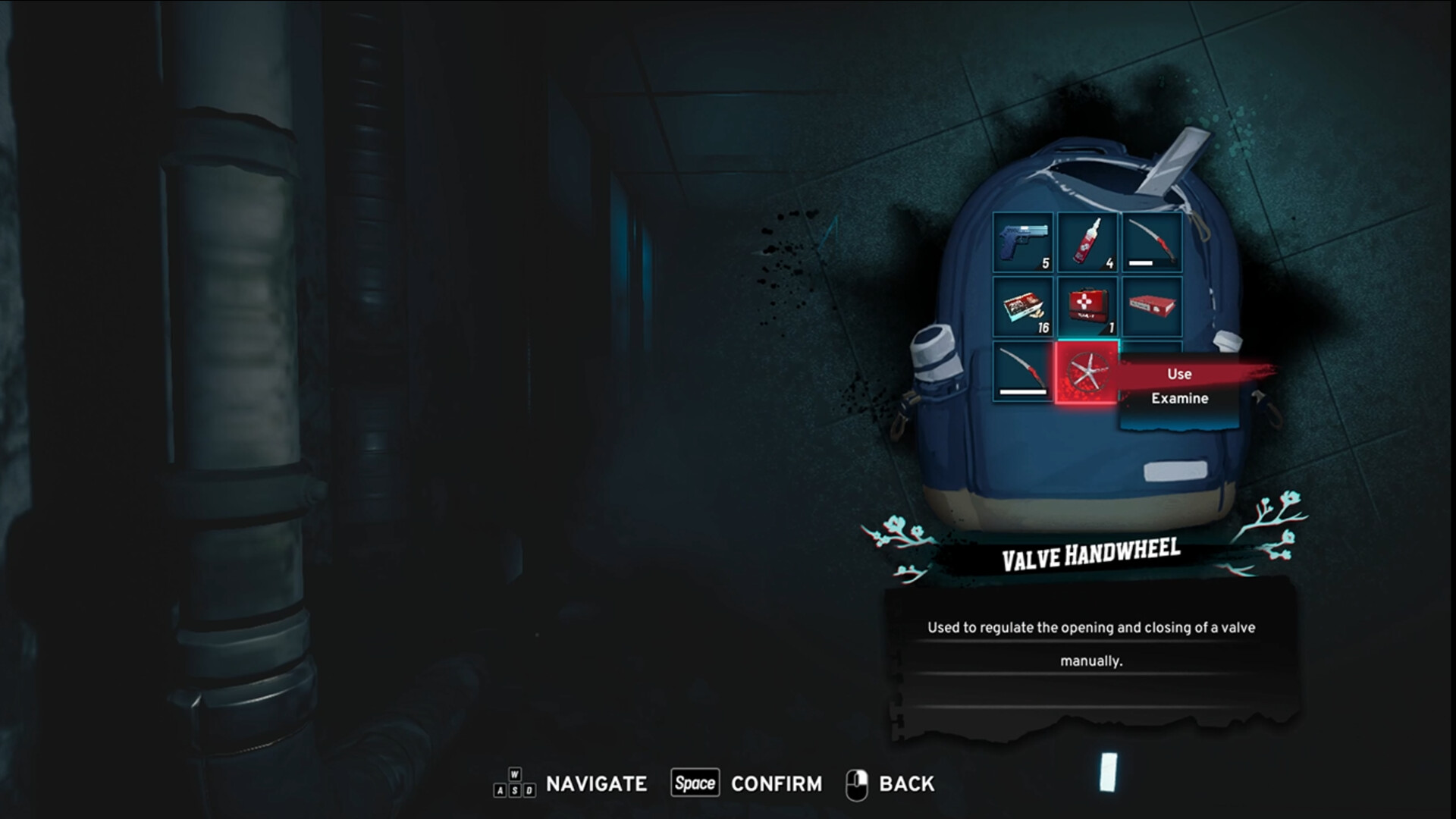Select the pistol inventory slot
Image resolution: width=1456 pixels, height=819 pixels.
[1023, 242]
